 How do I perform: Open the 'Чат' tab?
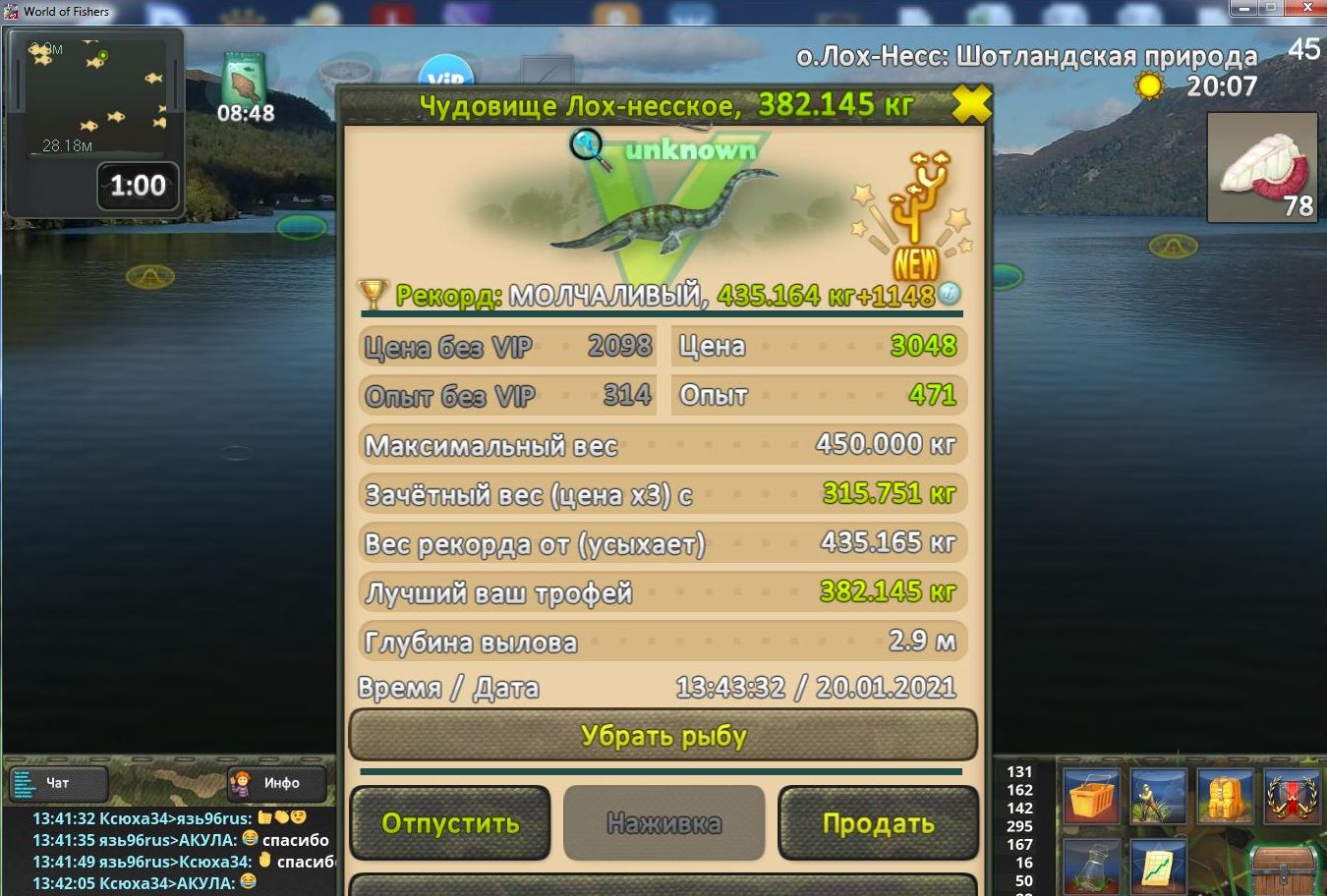tap(58, 783)
